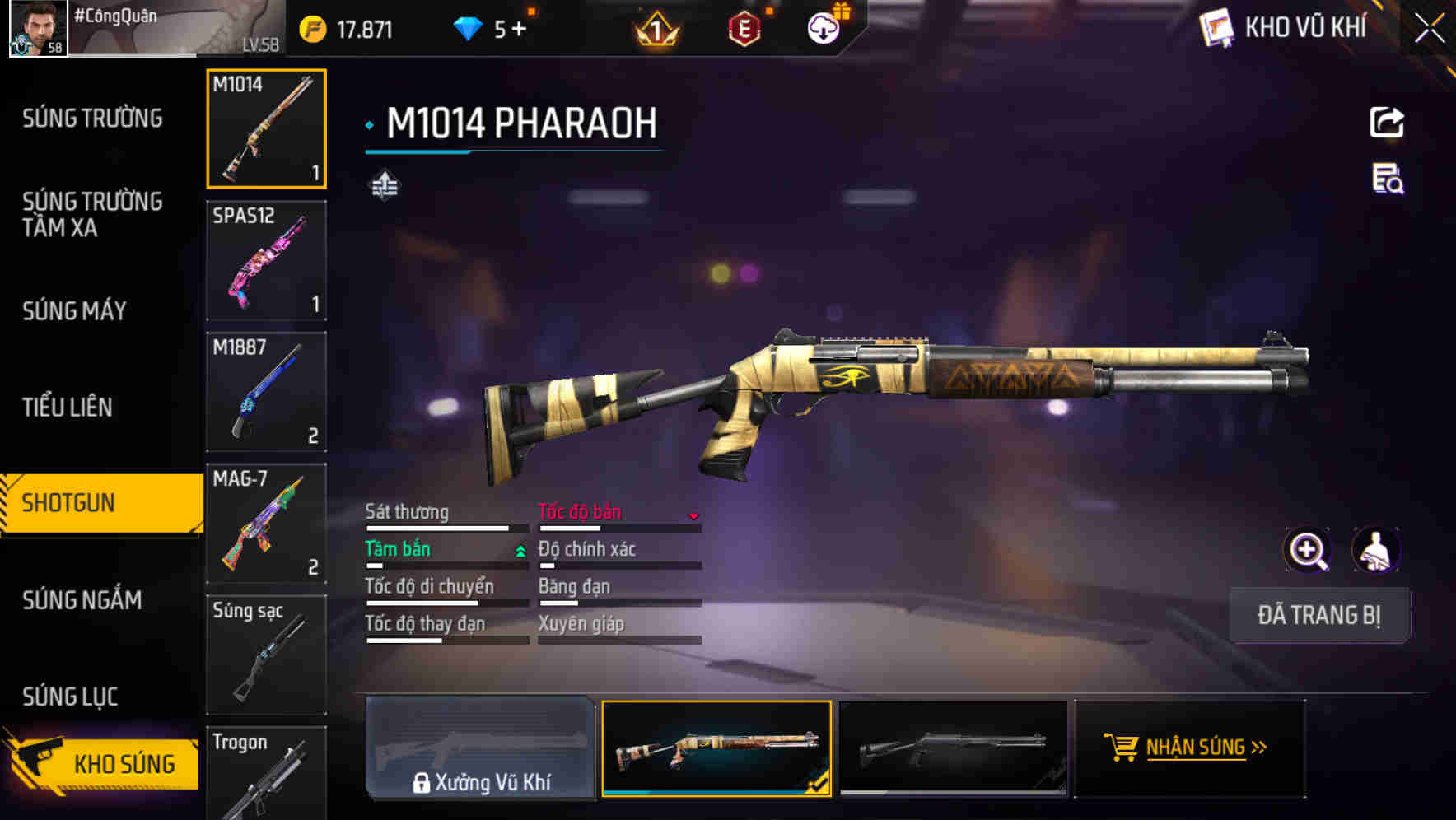The width and height of the screenshot is (1456, 820).
Task: Click the Đã Trang Bị button
Action: pos(1320,615)
